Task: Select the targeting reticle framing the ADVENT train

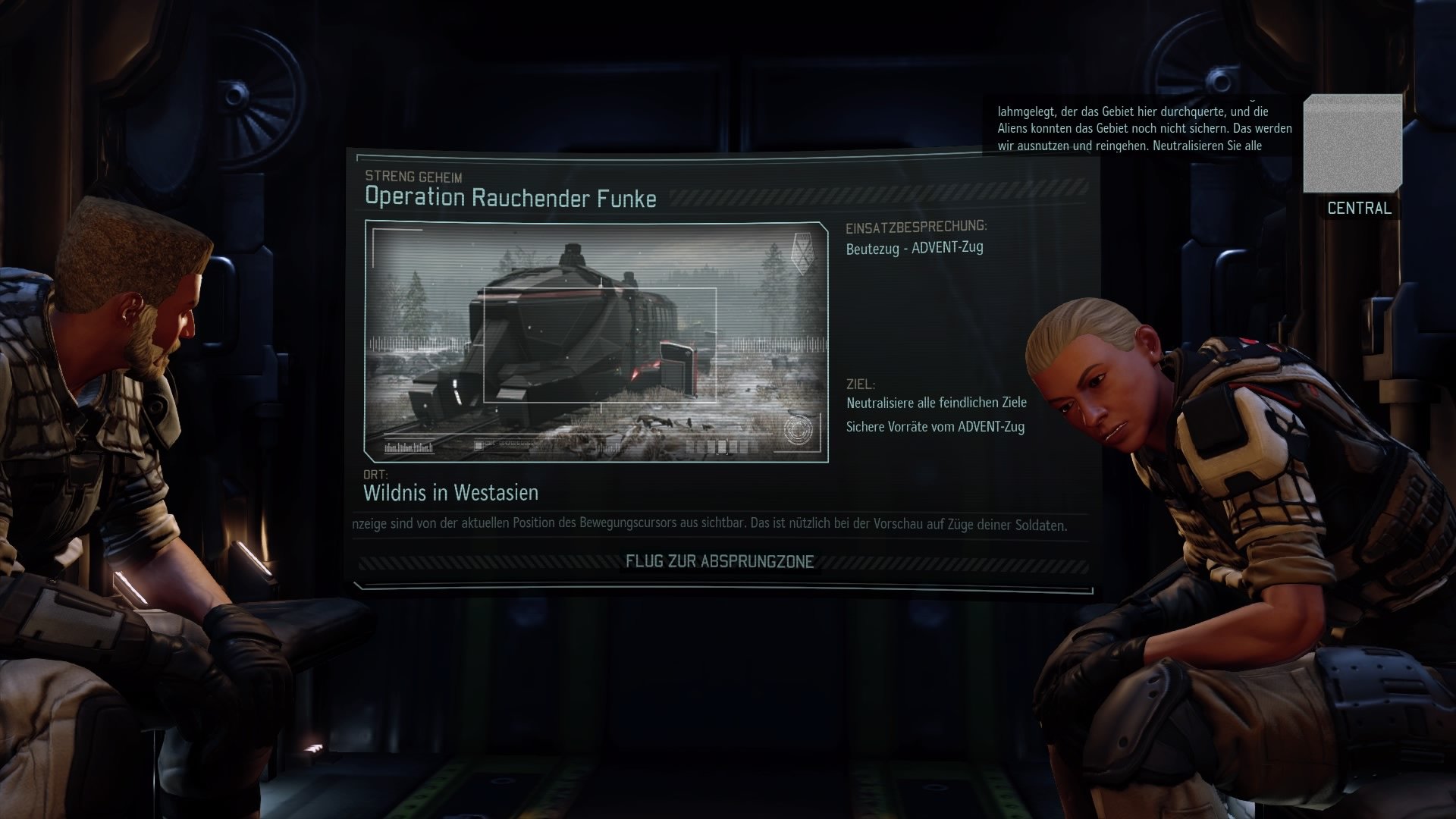Action: (599, 345)
